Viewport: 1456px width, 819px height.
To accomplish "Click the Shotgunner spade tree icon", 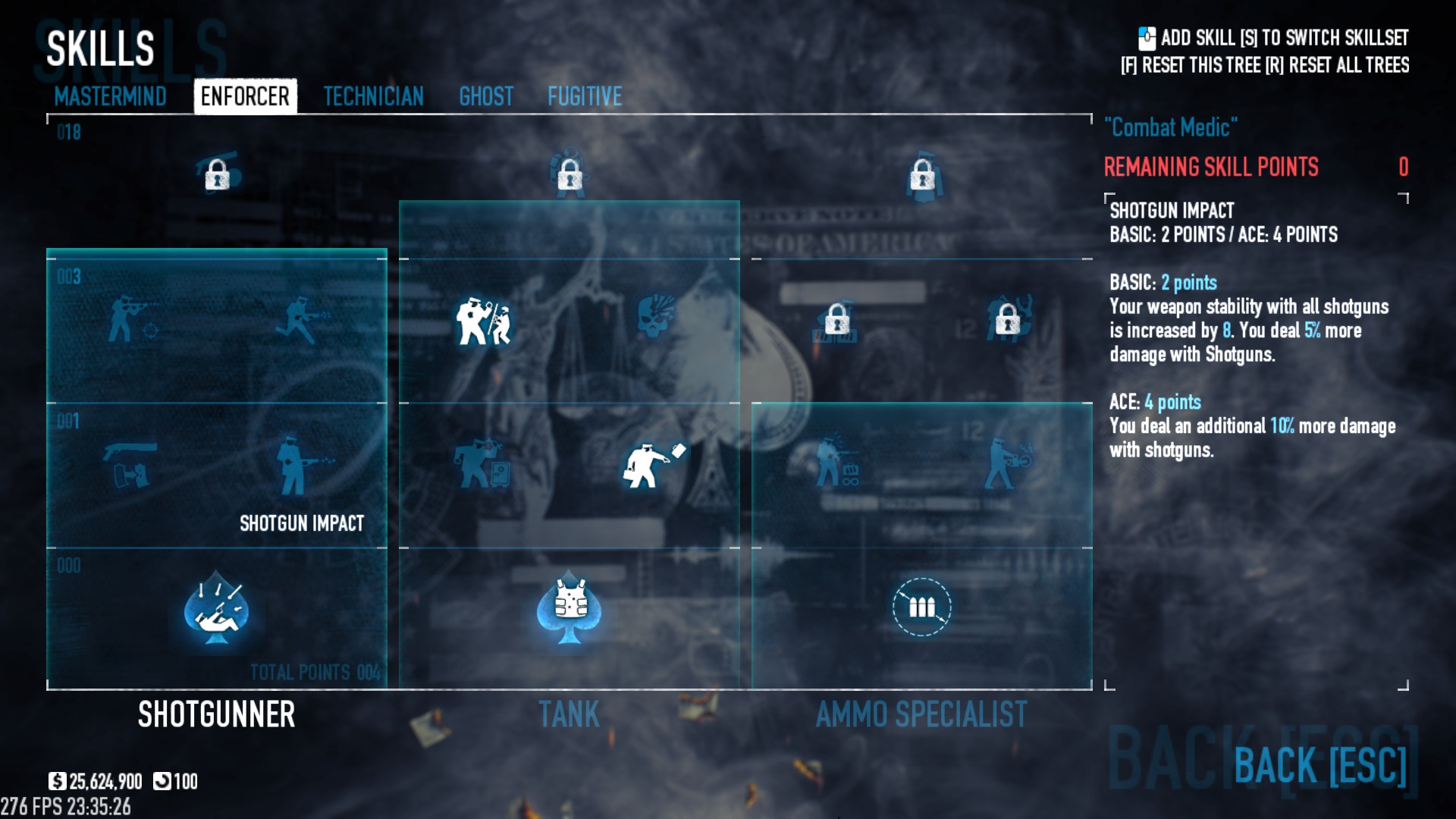I will point(217,608).
